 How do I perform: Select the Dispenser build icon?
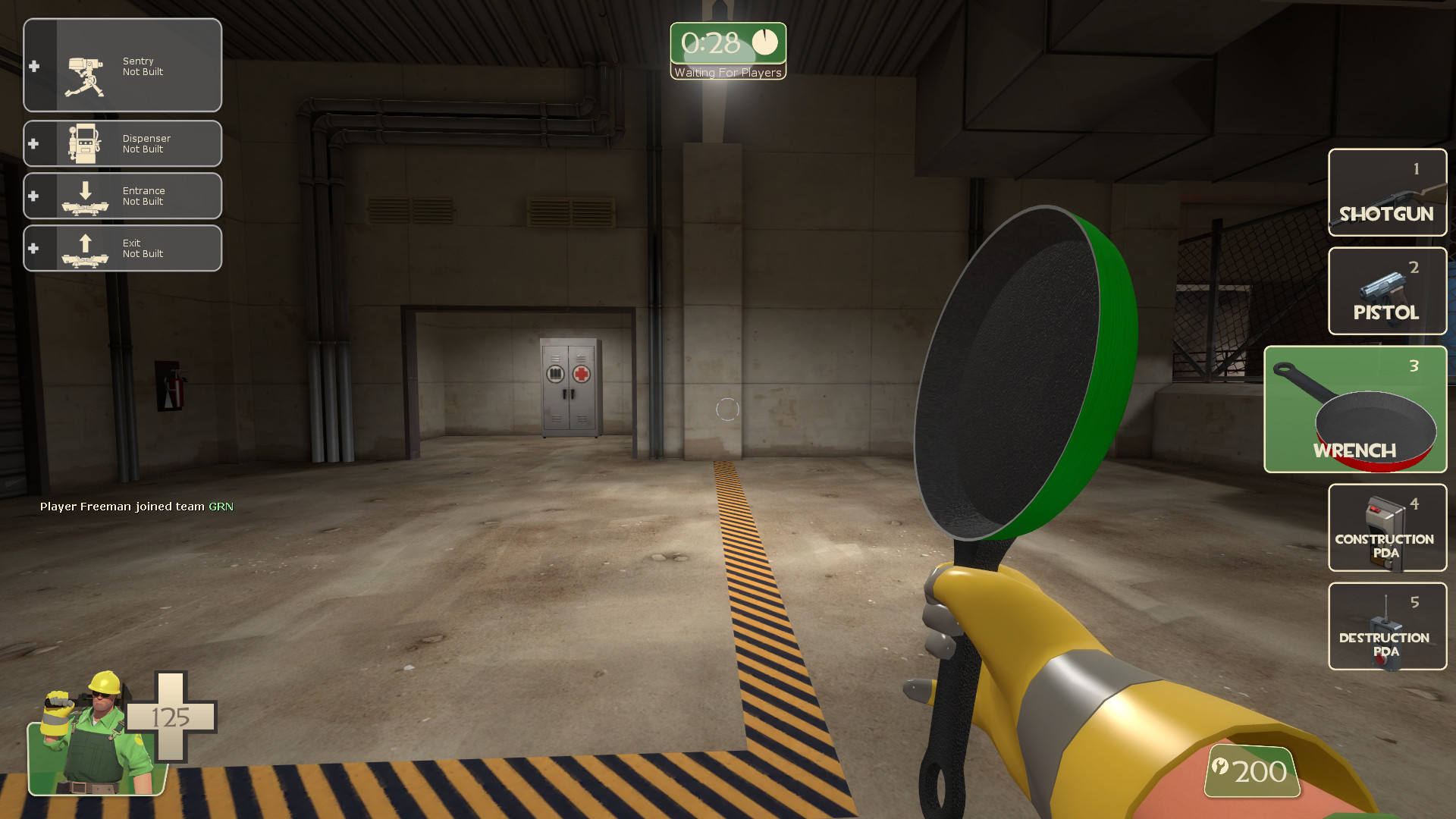pos(86,143)
